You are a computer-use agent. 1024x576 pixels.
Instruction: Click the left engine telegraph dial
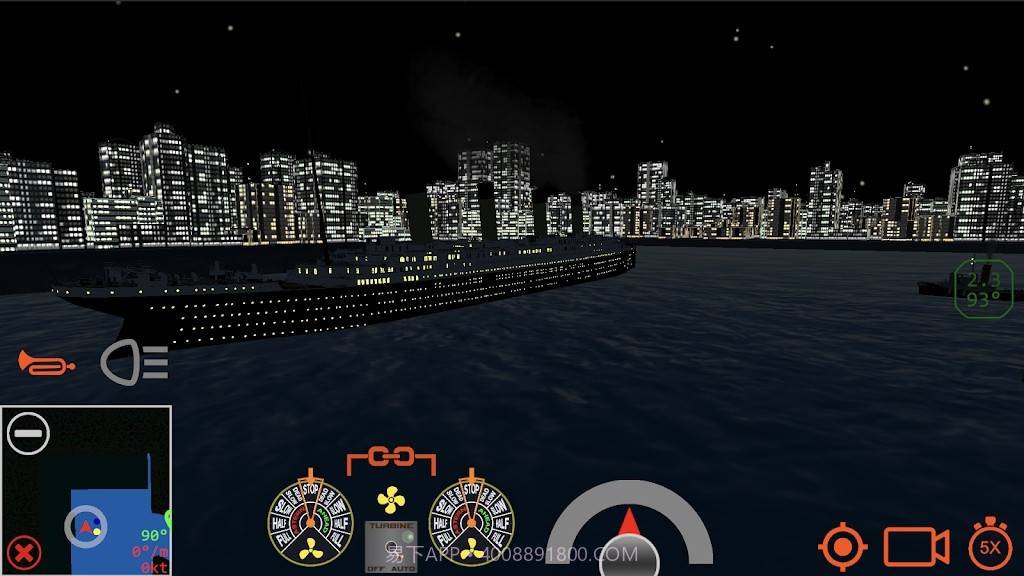click(310, 520)
